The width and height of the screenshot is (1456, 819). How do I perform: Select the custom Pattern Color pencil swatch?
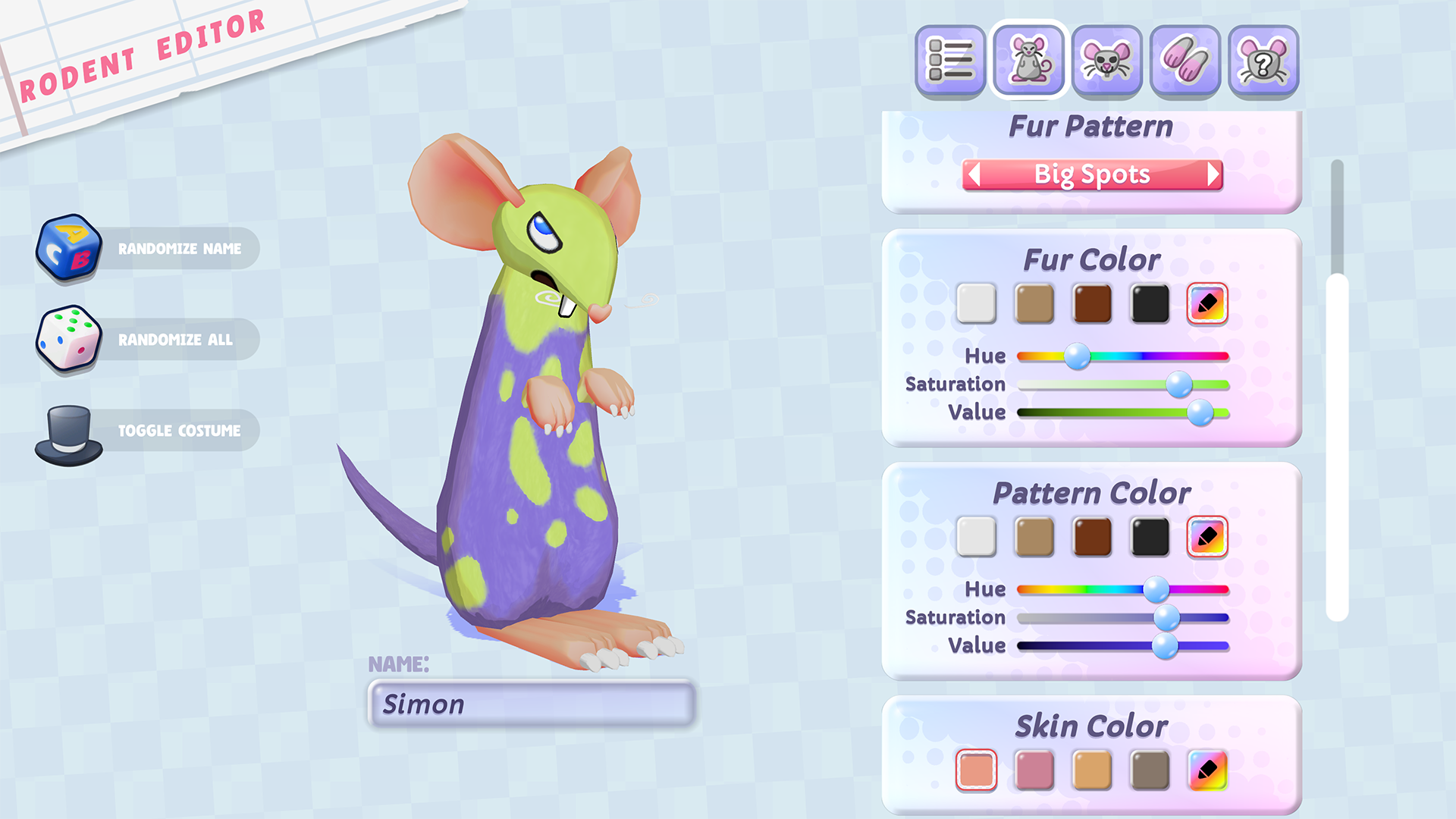[1207, 537]
